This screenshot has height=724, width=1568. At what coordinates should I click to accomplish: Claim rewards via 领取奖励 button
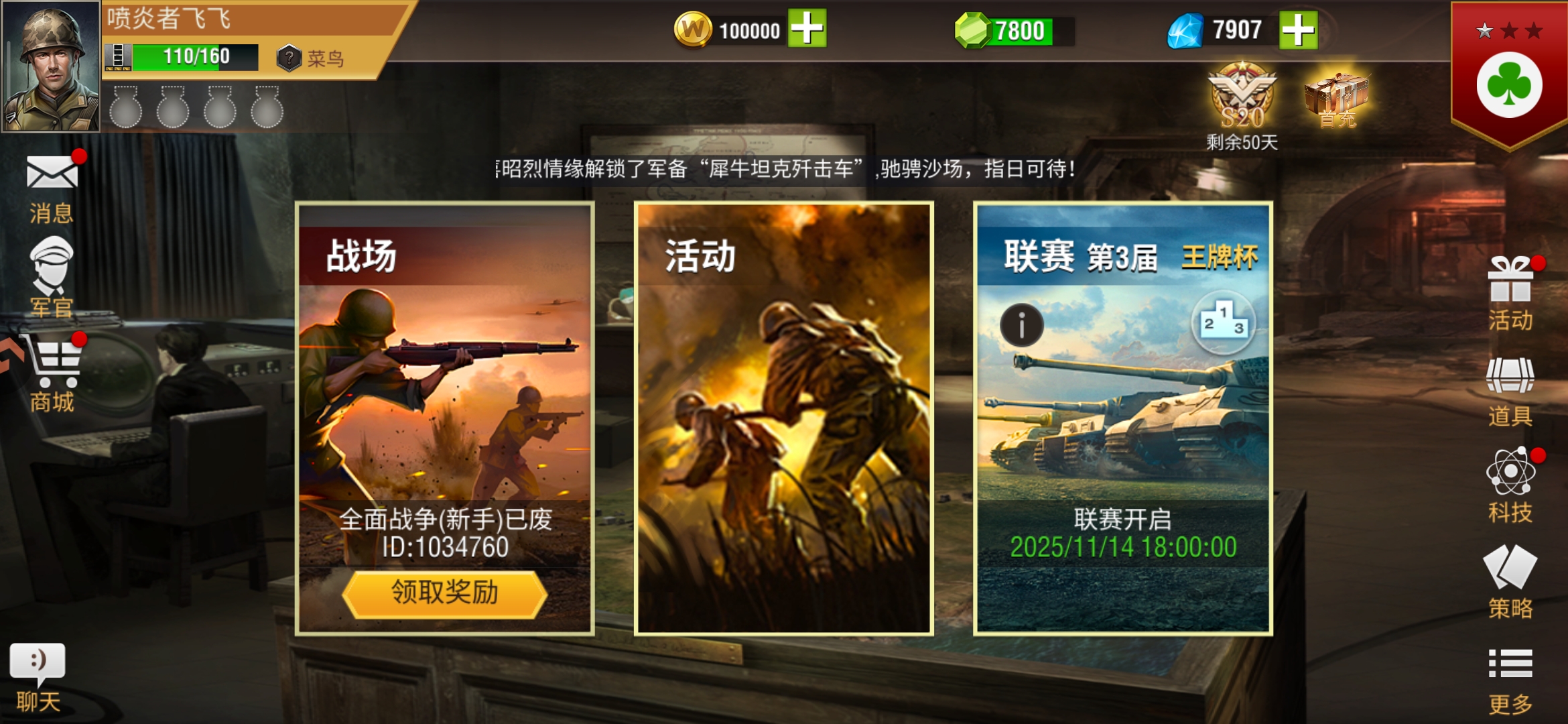[444, 594]
